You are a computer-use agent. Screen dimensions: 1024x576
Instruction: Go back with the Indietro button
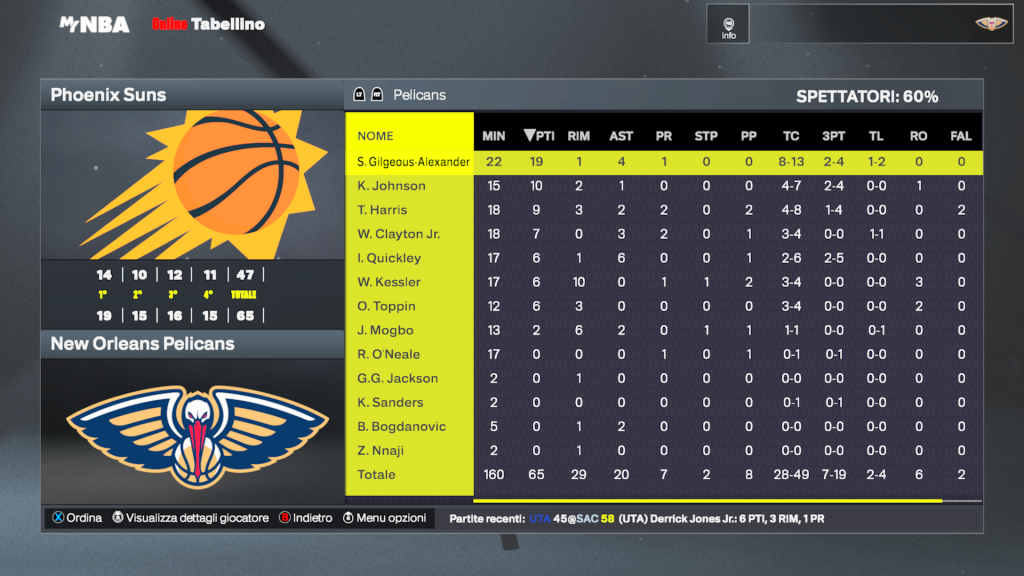(x=305, y=518)
